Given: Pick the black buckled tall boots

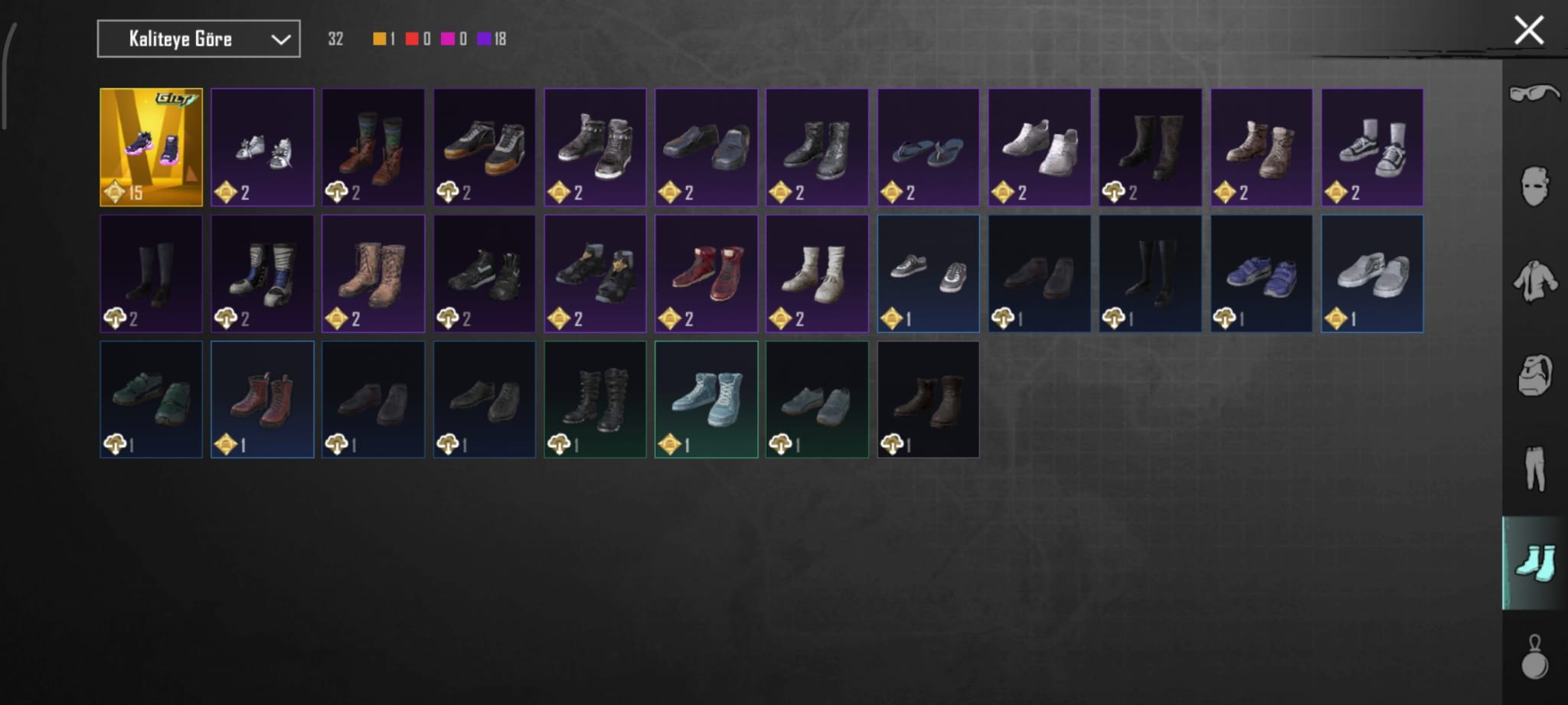Looking at the screenshot, I should [595, 400].
